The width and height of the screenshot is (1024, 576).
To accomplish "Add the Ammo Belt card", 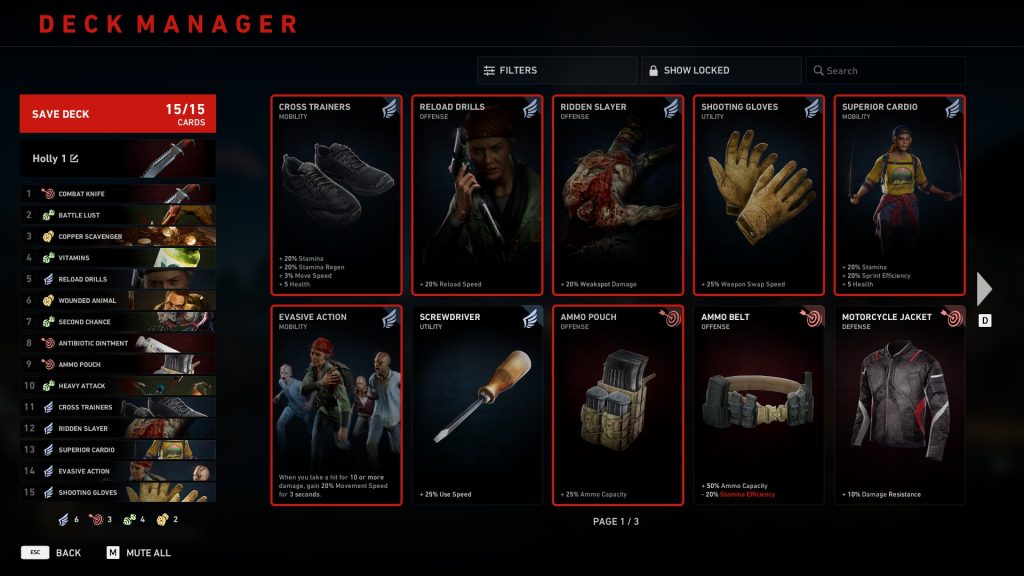I will click(759, 405).
